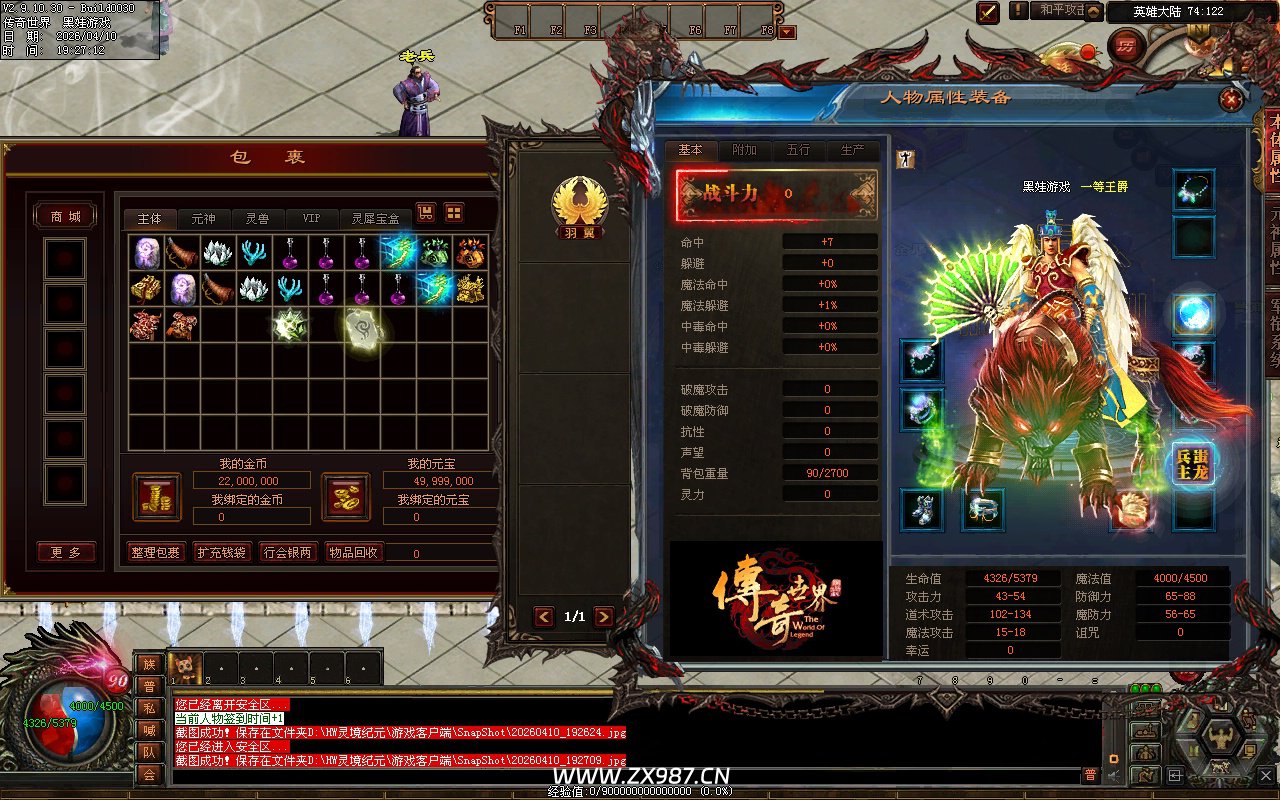Viewport: 1280px width, 800px height.
Task: Open the VIP bag tab
Action: point(312,218)
